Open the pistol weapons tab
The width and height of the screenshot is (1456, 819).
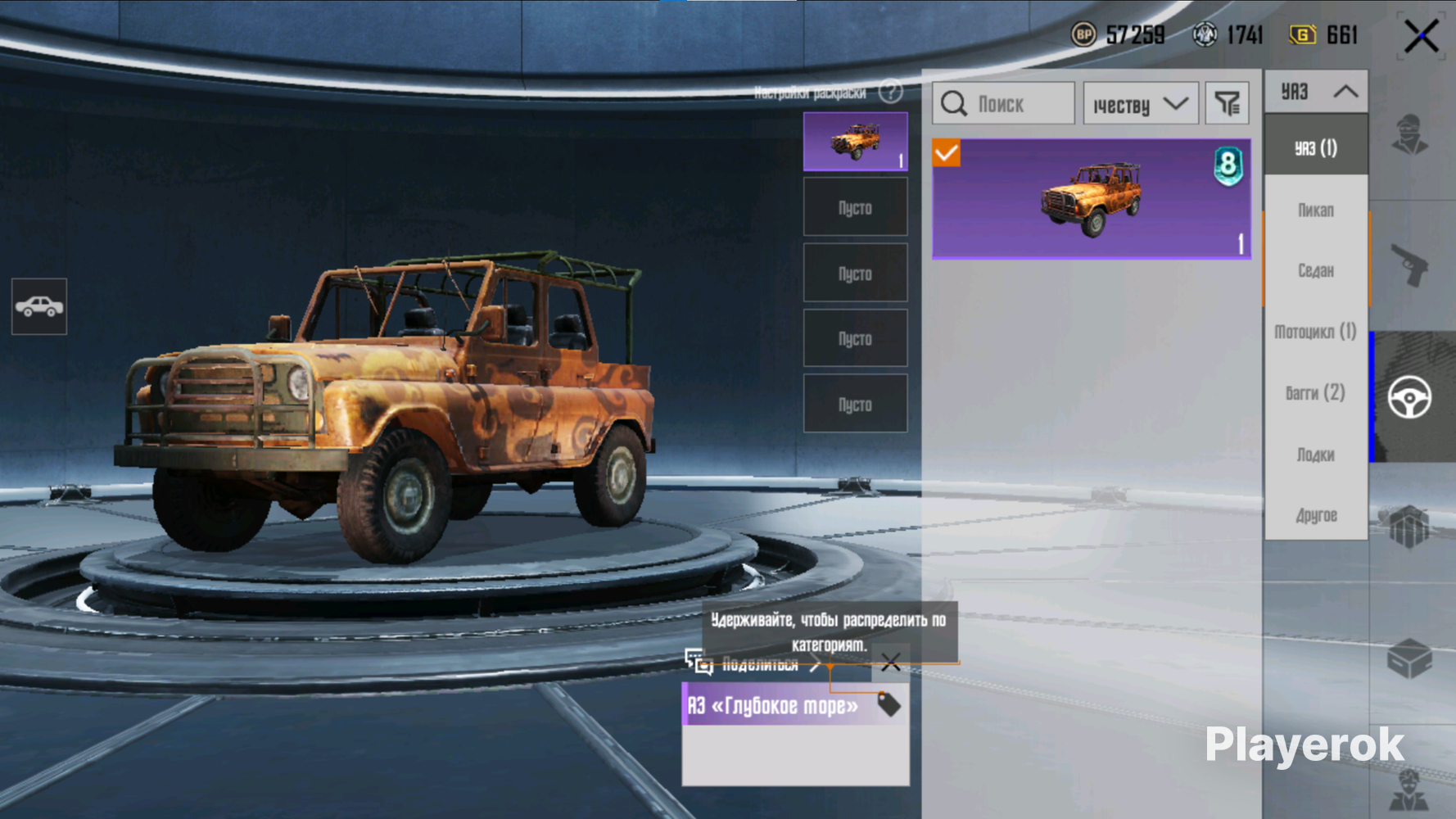pos(1409,266)
